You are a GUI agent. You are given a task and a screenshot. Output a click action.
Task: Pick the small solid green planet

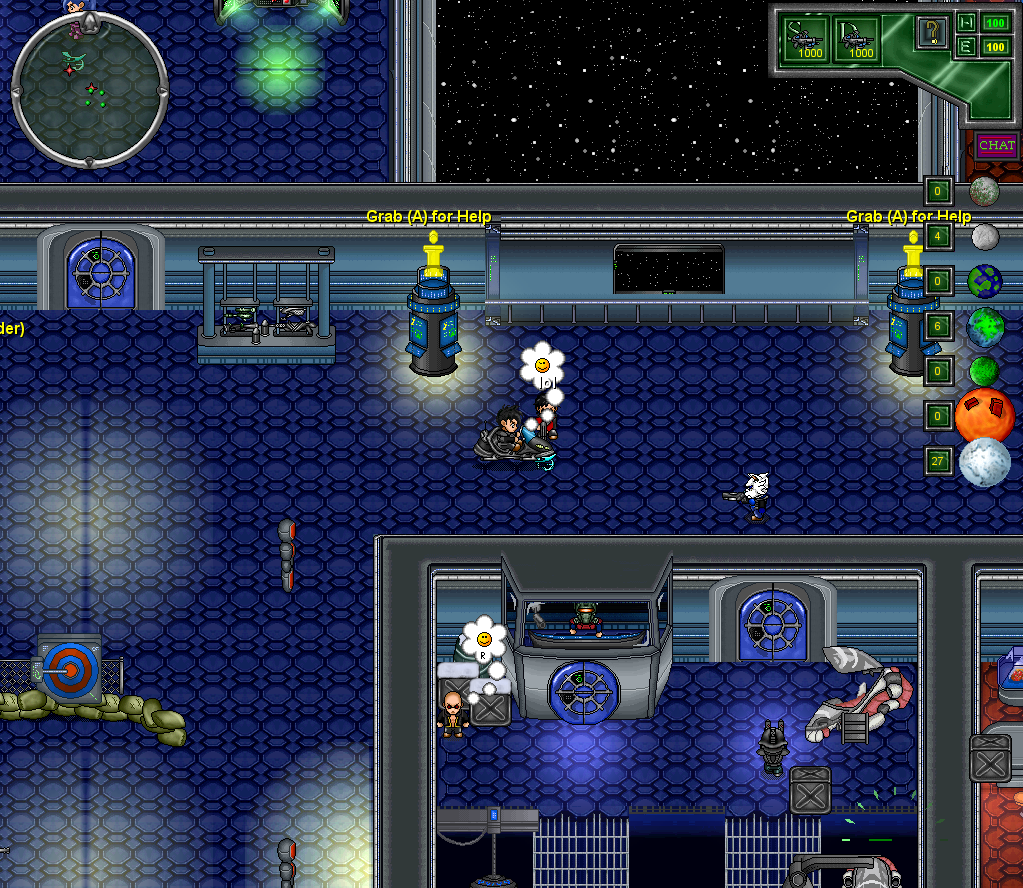coord(984,371)
